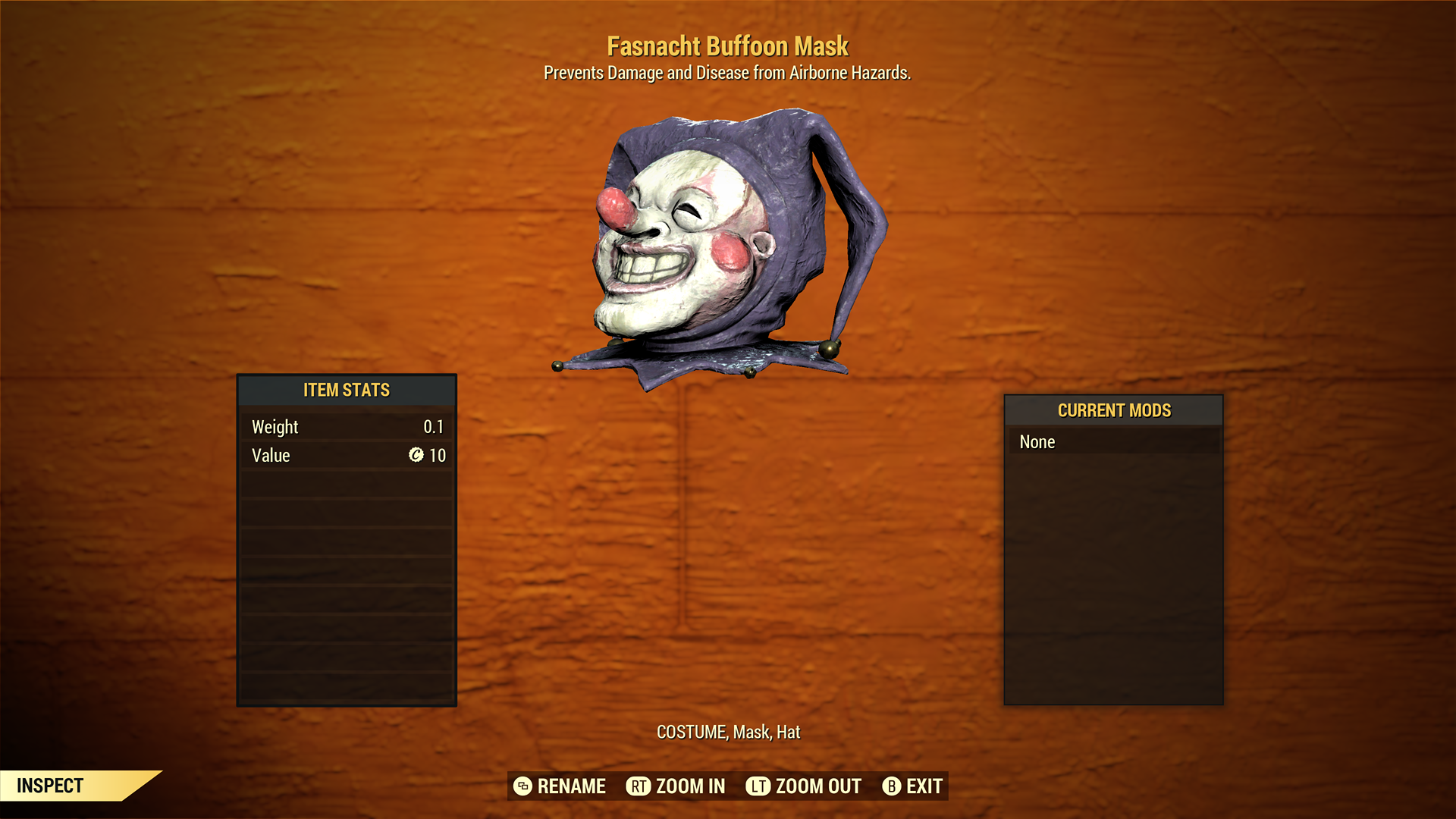Click the Weight value 0.1

click(436, 427)
